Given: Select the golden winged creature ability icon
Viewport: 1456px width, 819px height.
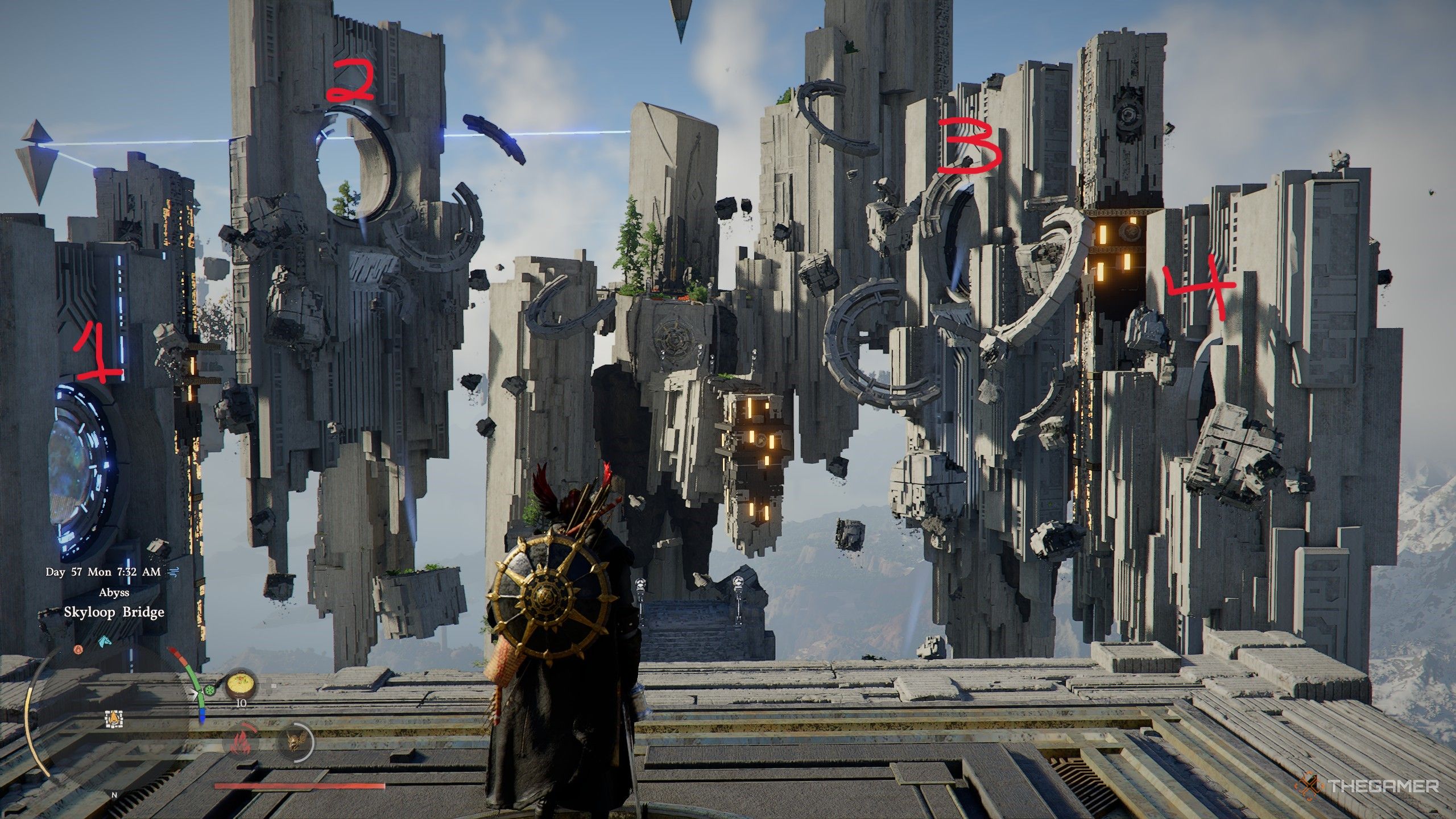Looking at the screenshot, I should [296, 742].
